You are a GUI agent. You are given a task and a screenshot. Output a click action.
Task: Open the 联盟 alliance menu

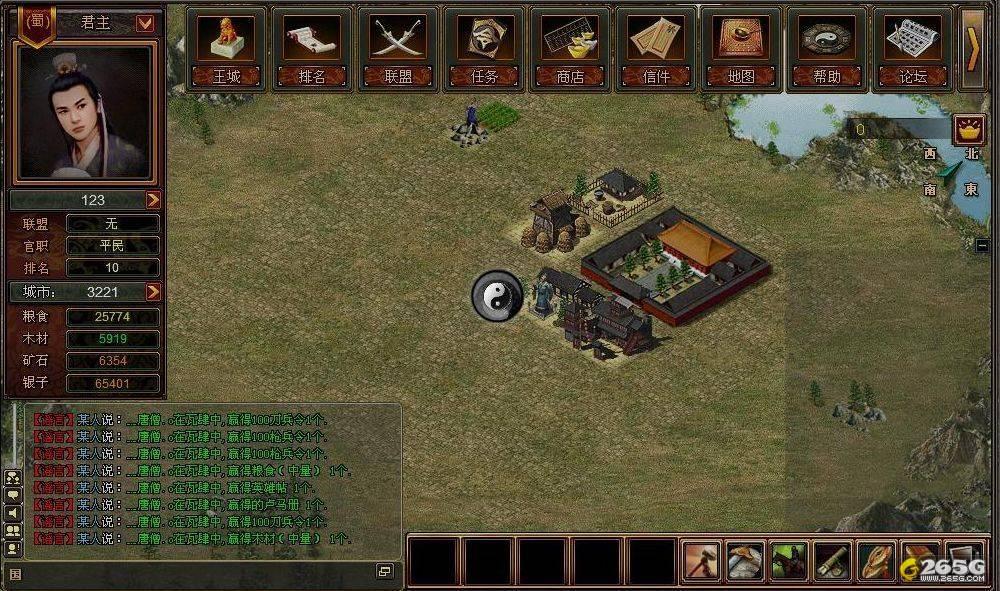tap(398, 47)
